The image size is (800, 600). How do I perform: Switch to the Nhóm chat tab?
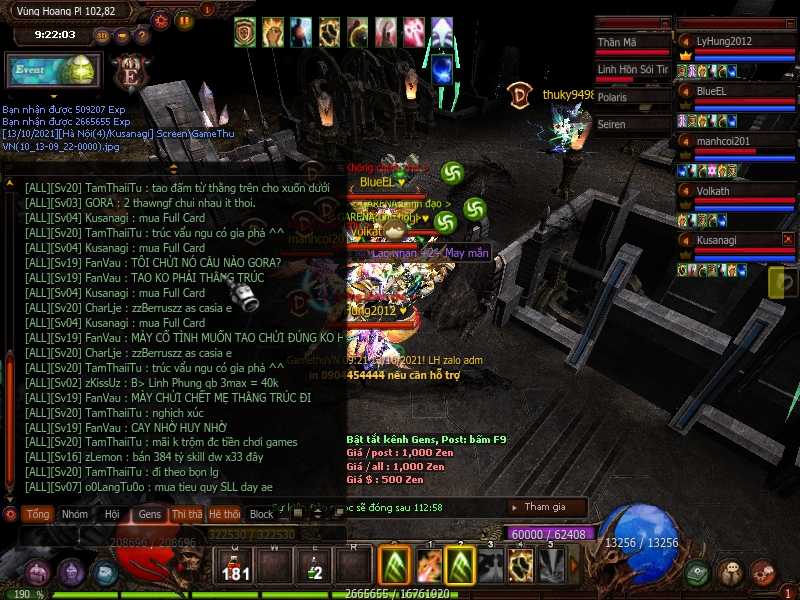click(x=74, y=514)
